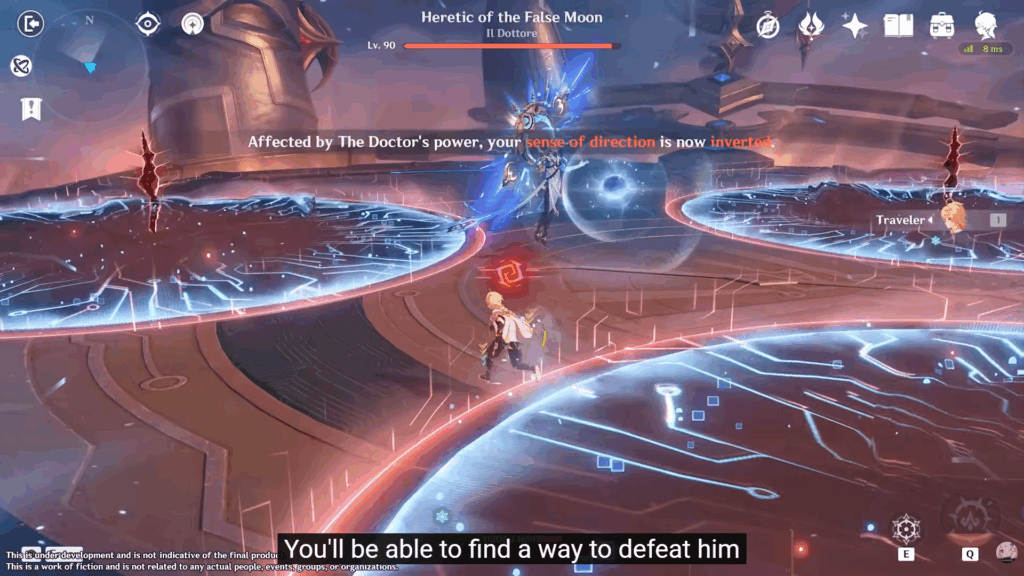Open the Wish four-pointed star icon
The image size is (1024, 576).
[854, 26]
